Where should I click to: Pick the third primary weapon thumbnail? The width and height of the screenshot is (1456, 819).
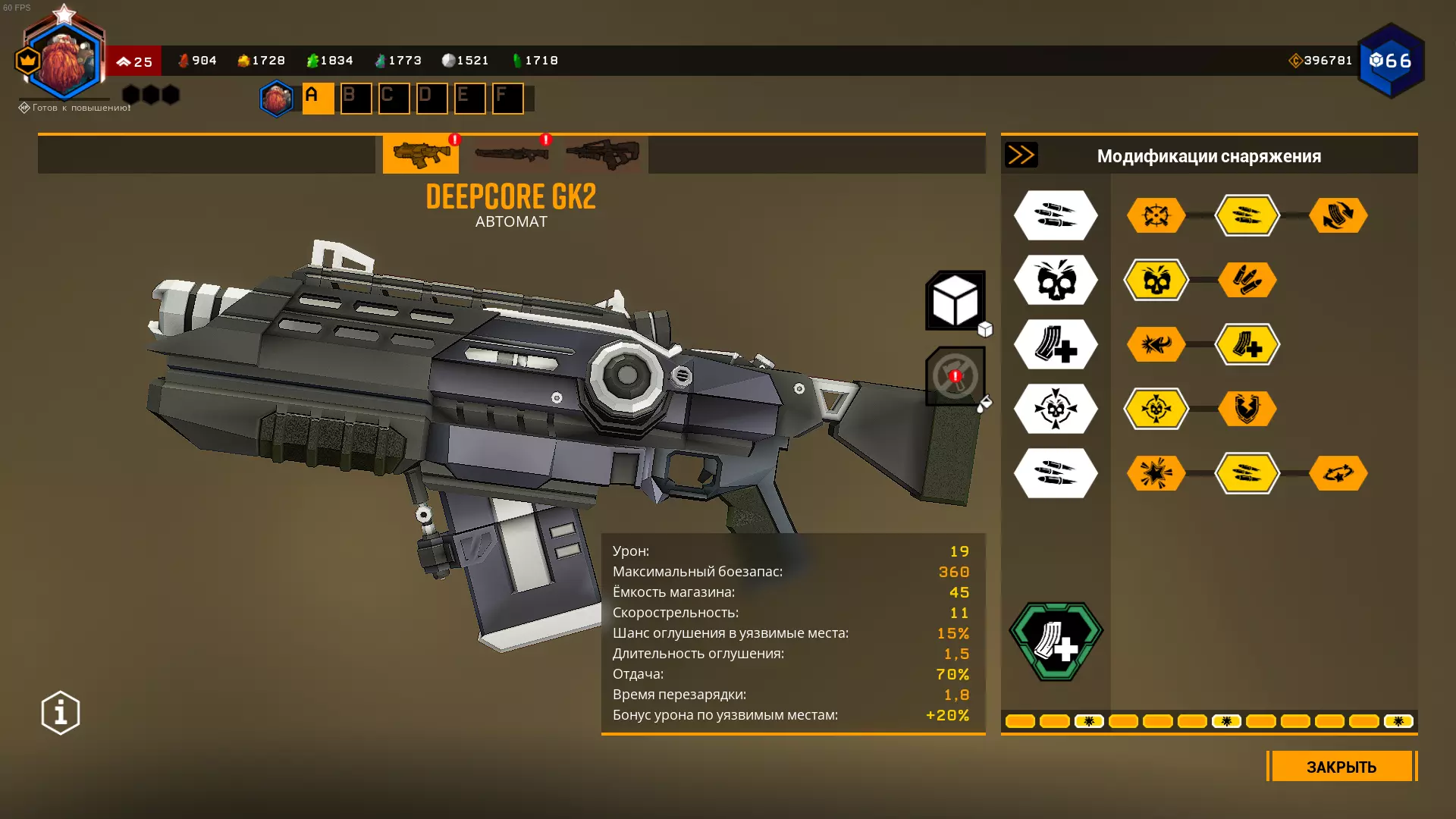tap(603, 155)
